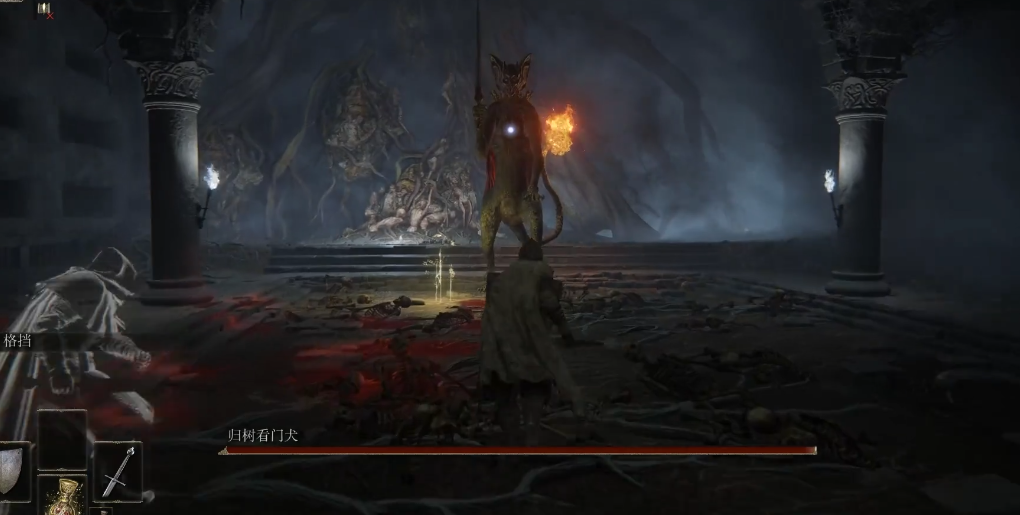The image size is (1020, 515).
Task: Click the status icon with the red X
Action: pyautogui.click(x=45, y=10)
